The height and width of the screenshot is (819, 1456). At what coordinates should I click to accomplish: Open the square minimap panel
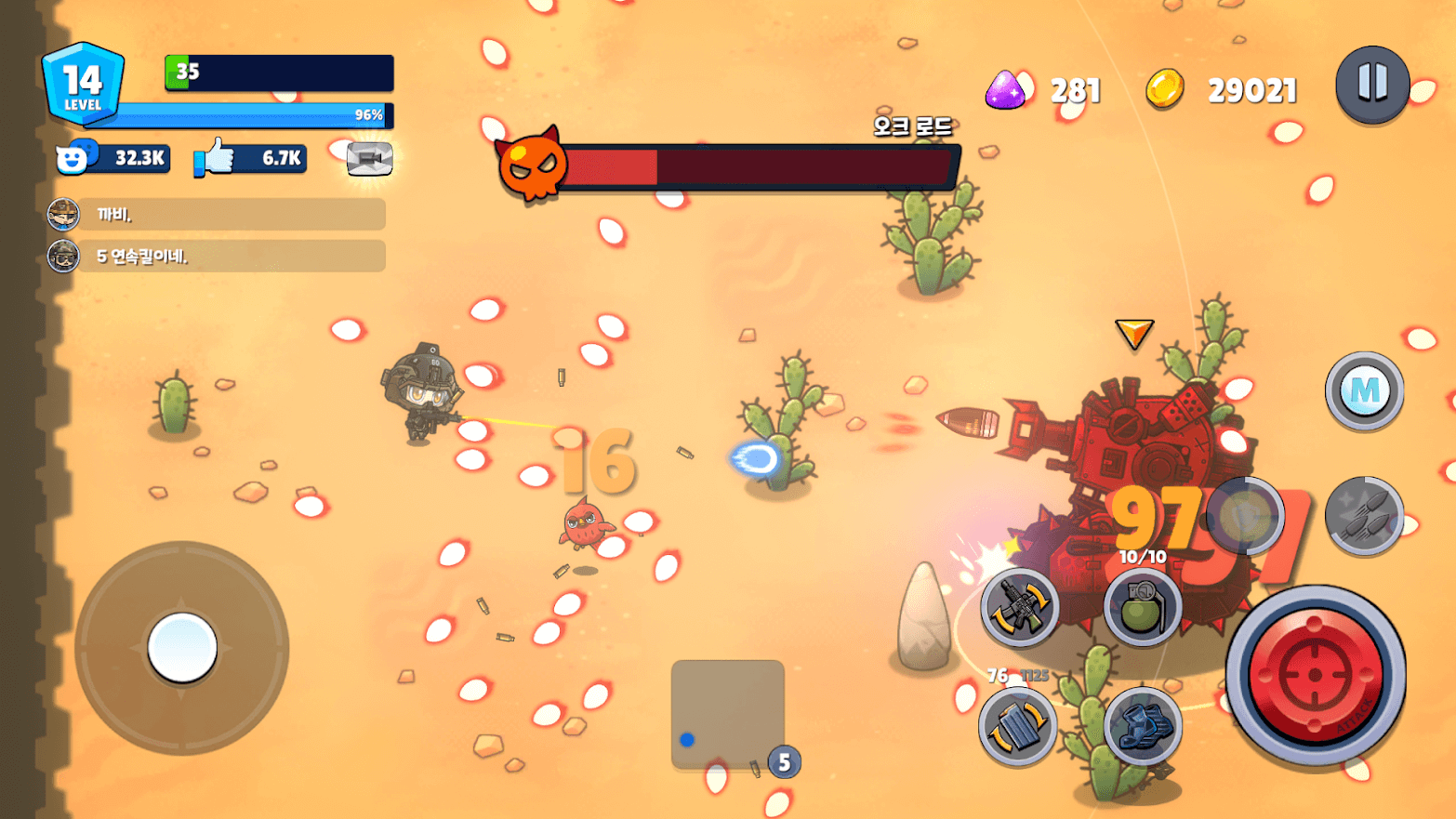(727, 714)
